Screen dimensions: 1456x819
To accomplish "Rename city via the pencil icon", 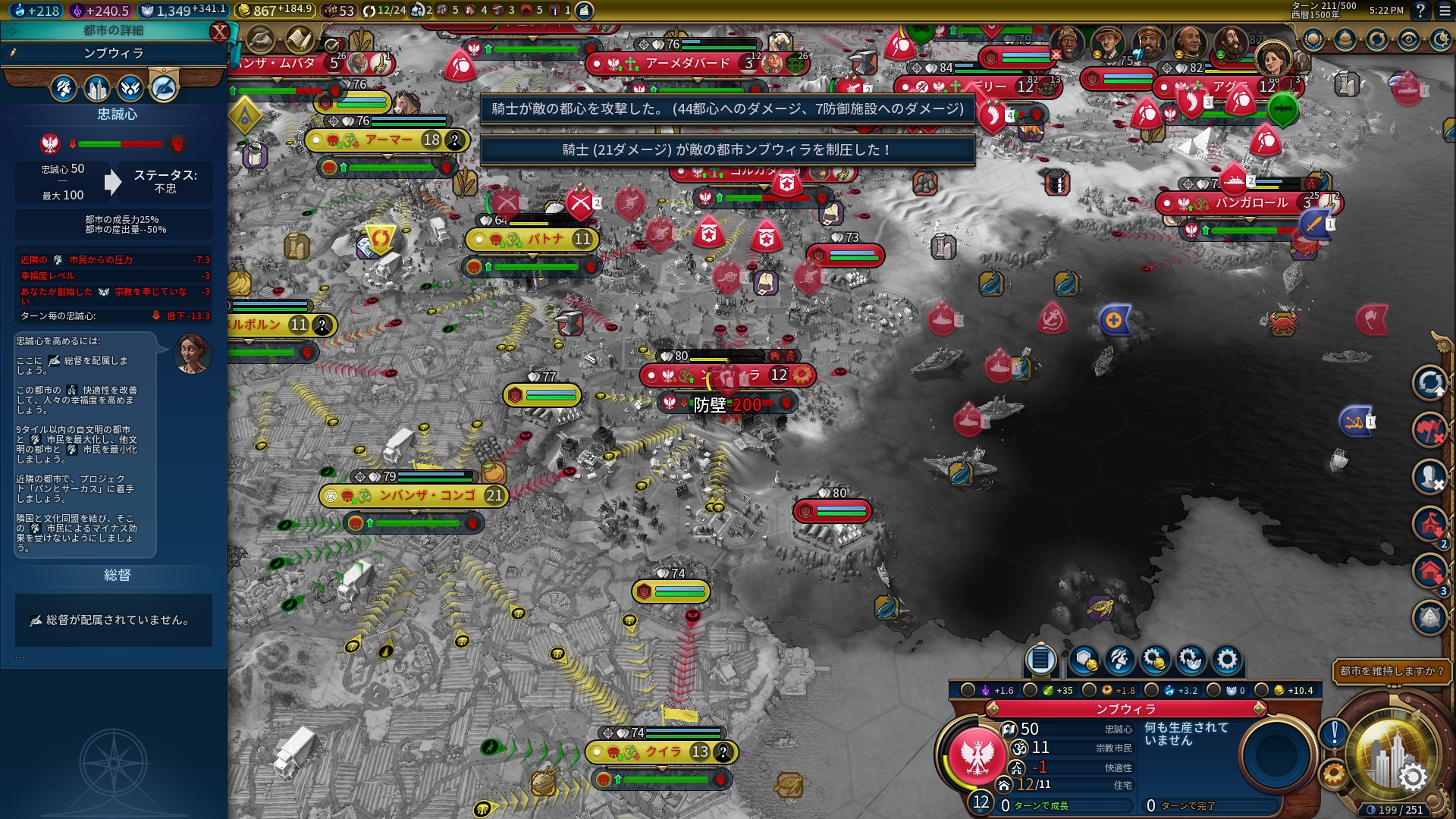I will [x=13, y=53].
